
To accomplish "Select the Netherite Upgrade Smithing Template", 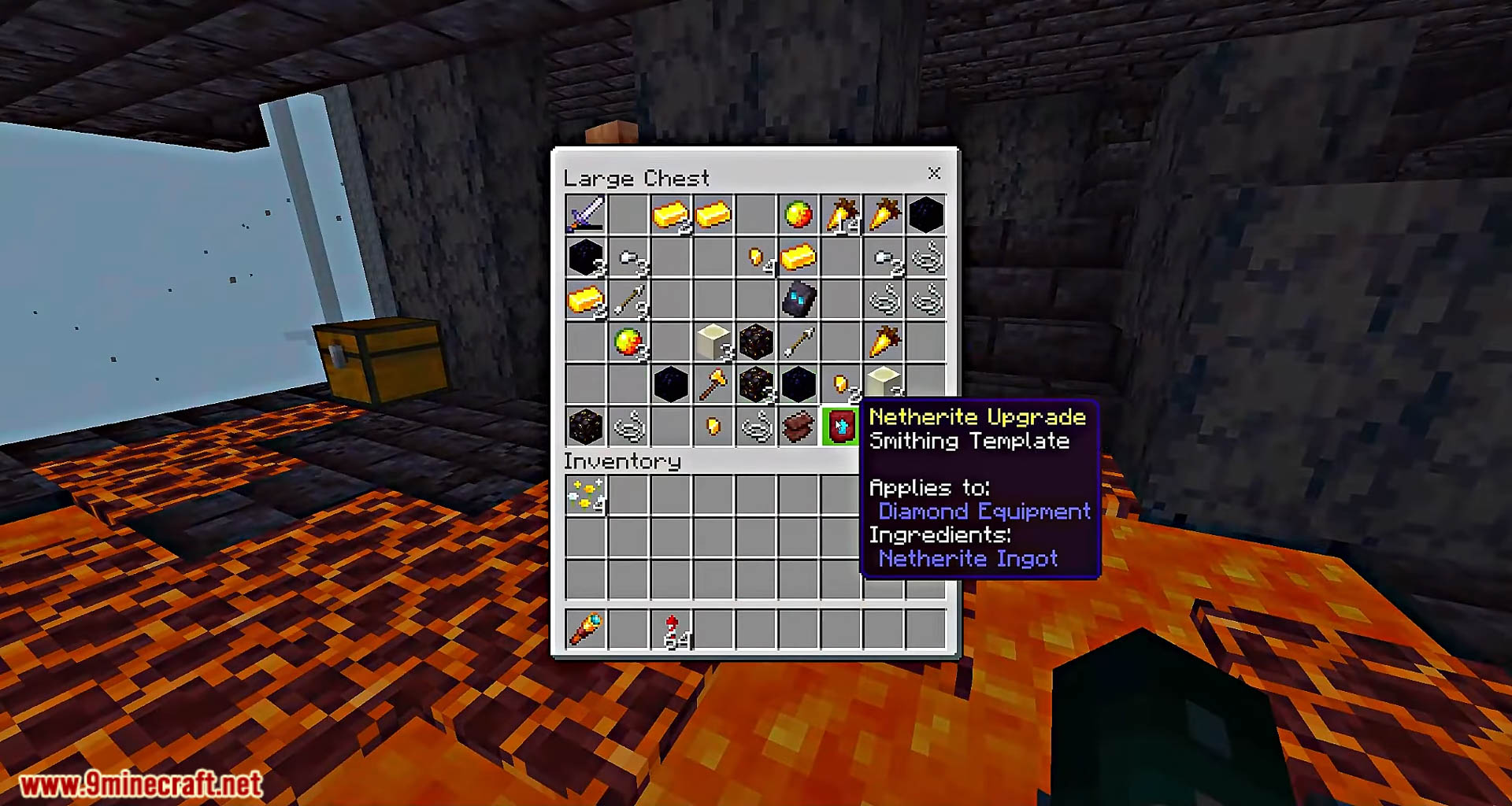I will 840,427.
